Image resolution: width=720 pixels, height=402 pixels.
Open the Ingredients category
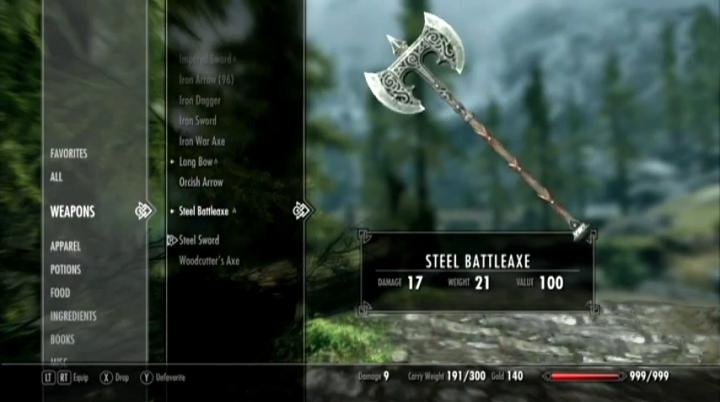[x=73, y=316]
